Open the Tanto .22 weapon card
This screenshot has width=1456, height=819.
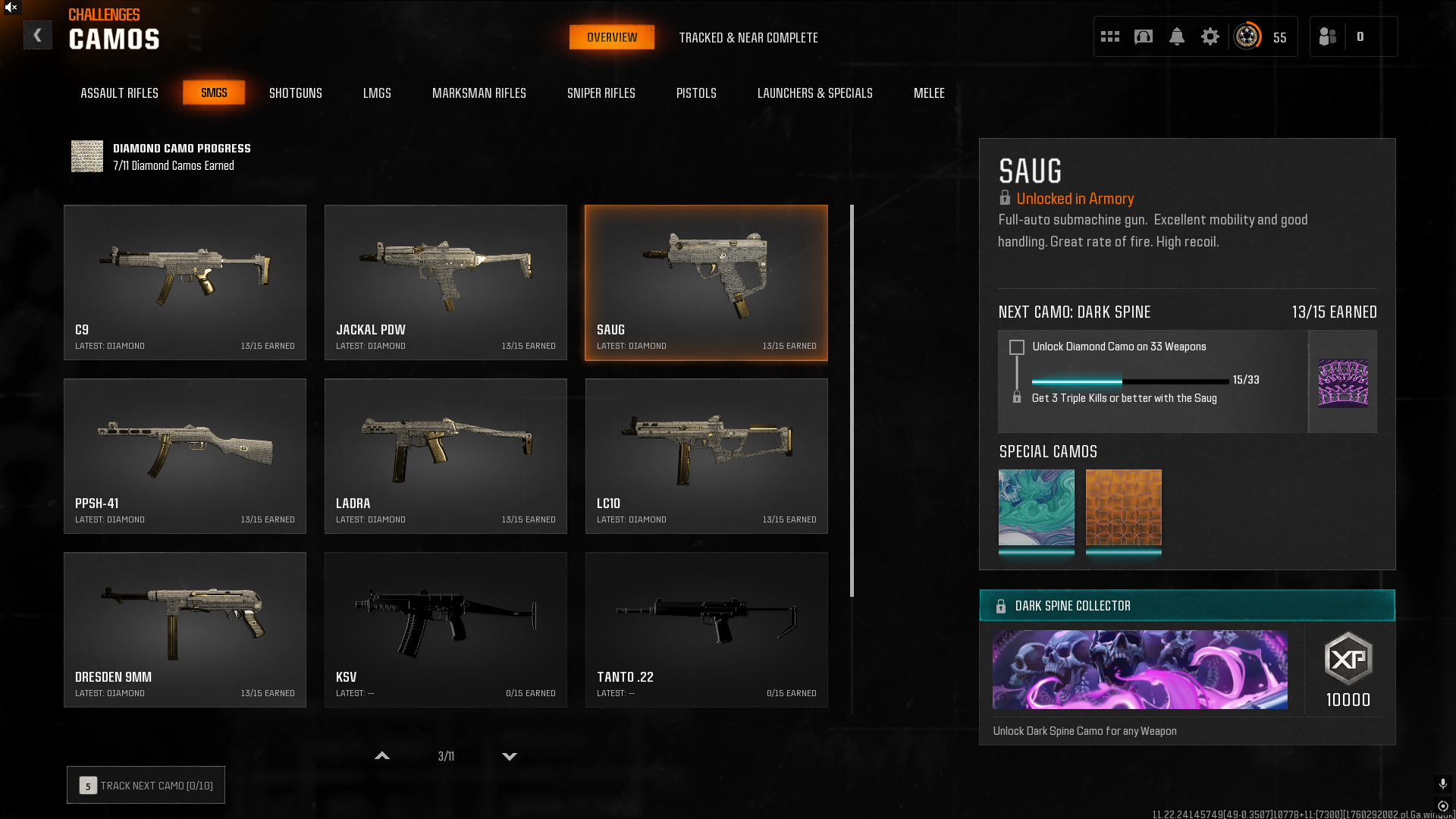coord(707,629)
